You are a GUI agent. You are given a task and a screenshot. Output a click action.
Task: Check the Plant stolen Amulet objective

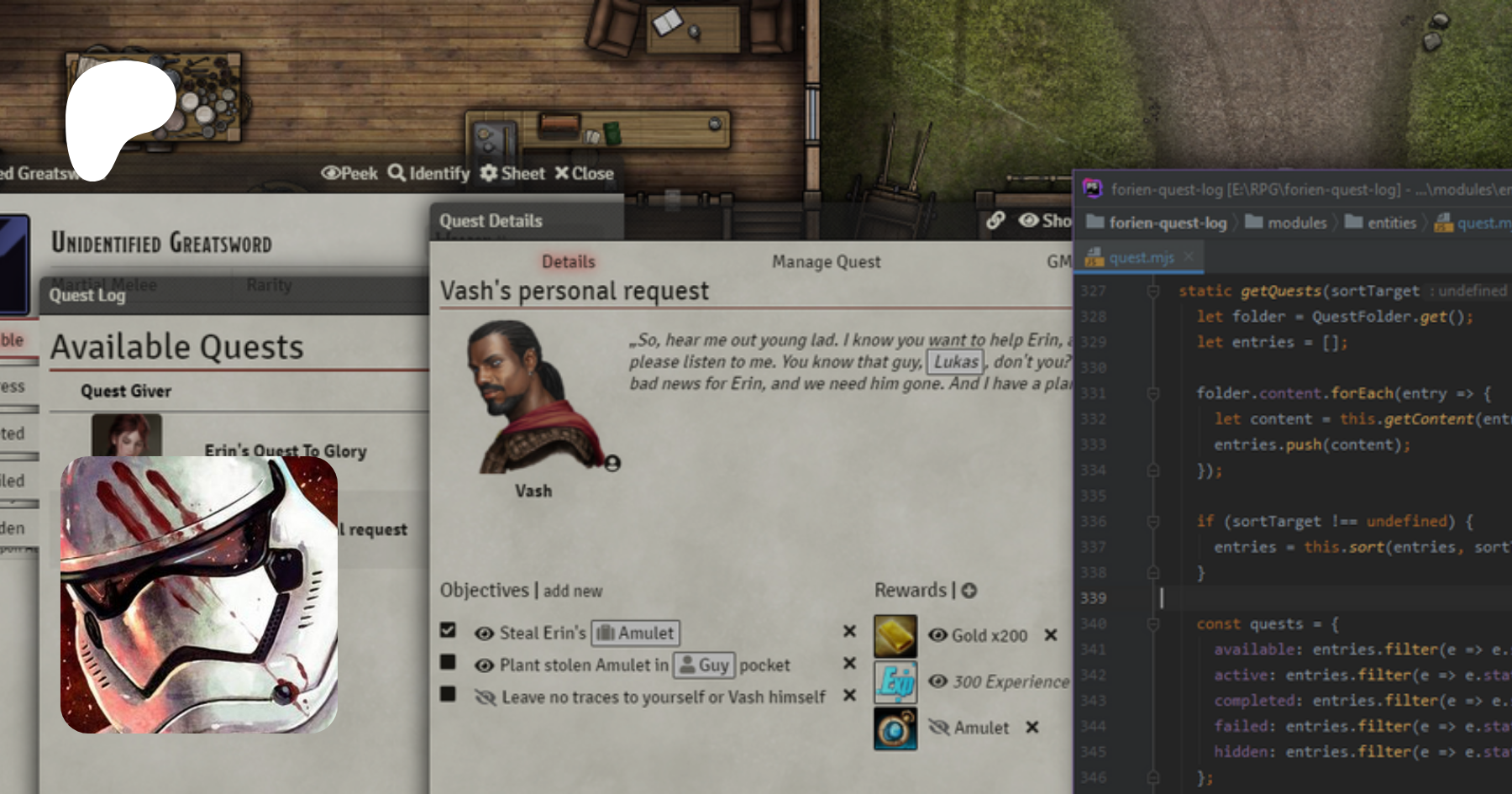point(448,663)
